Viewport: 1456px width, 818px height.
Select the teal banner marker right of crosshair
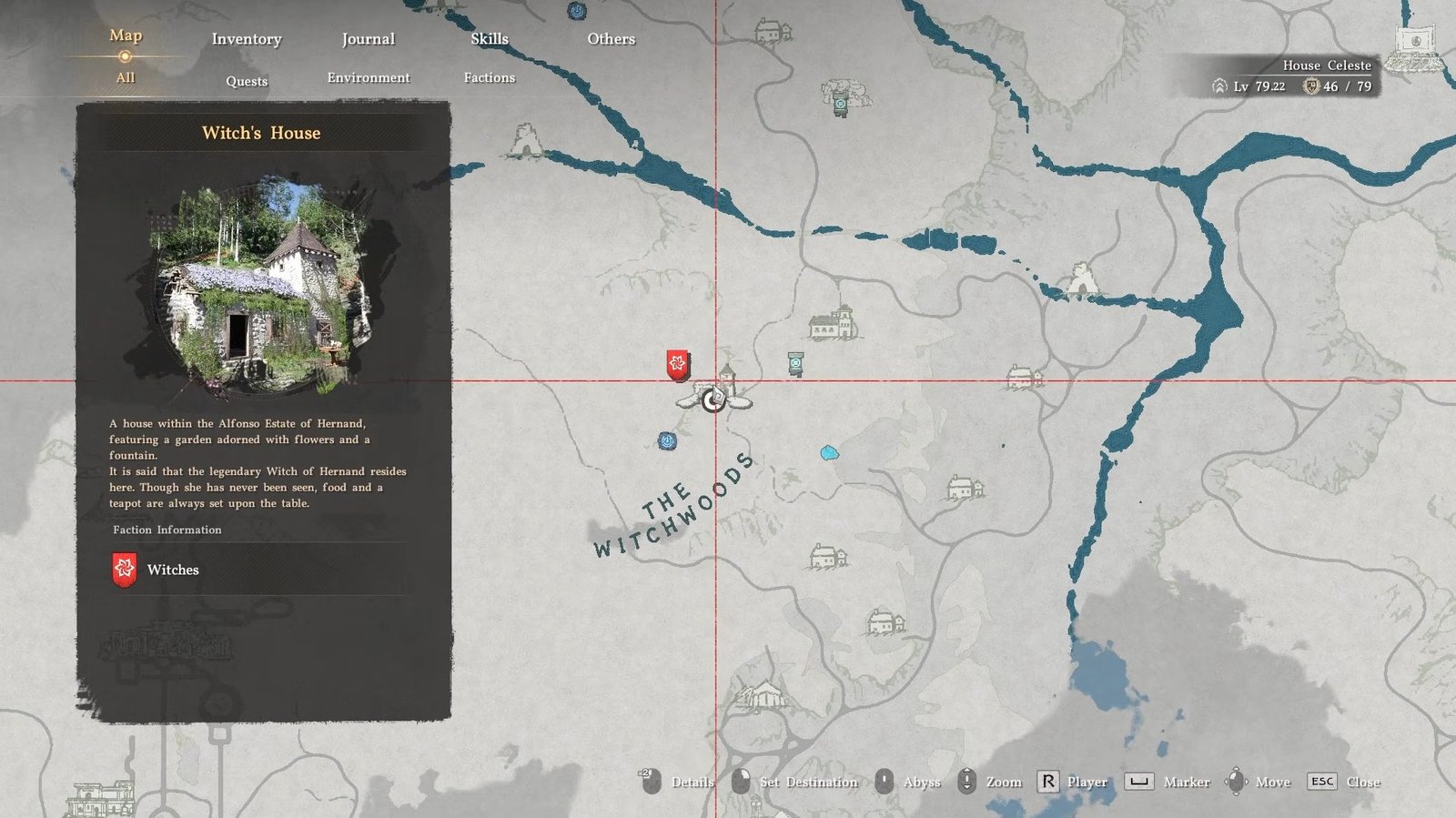(x=796, y=364)
